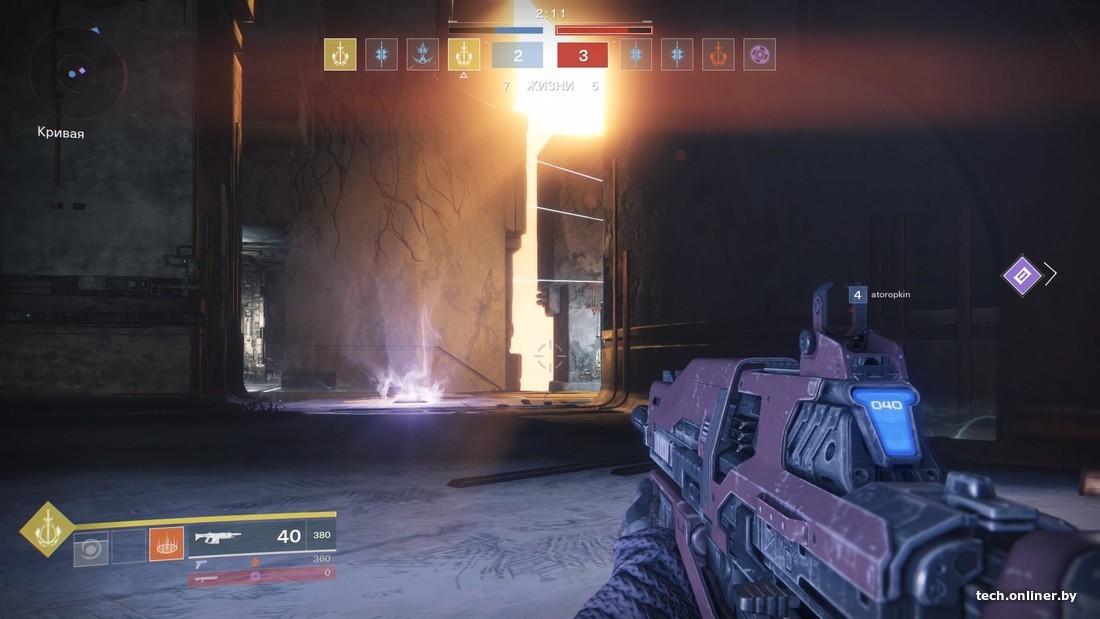
Task: Select the purple diamond indicator at right edge
Action: pos(1022,274)
